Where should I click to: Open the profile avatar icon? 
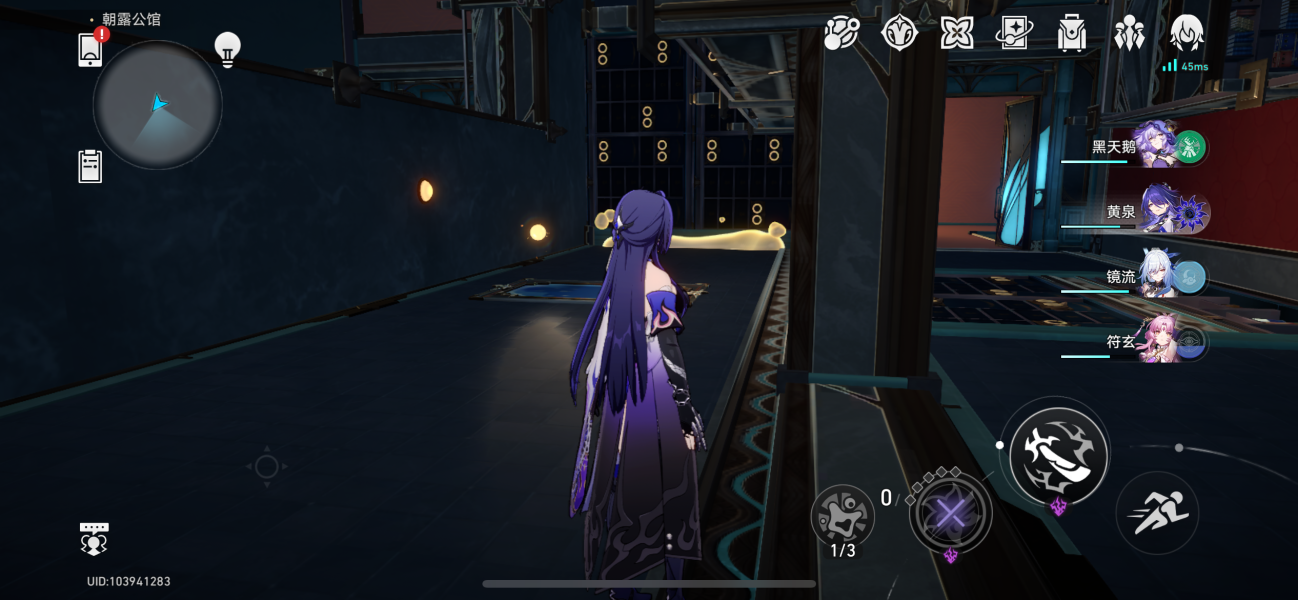click(x=1186, y=34)
